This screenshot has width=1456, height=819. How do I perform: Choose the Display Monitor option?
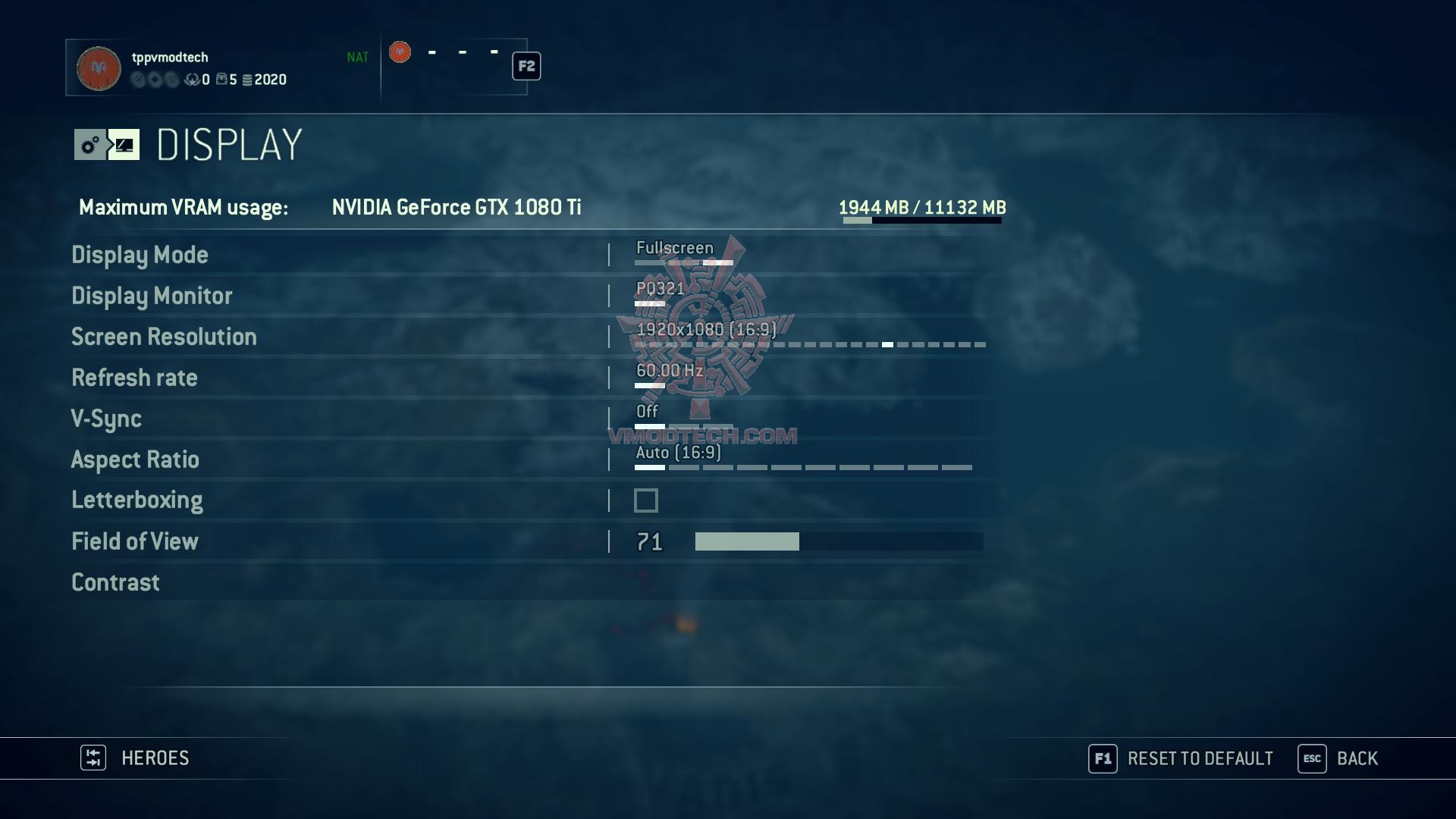[x=152, y=296]
